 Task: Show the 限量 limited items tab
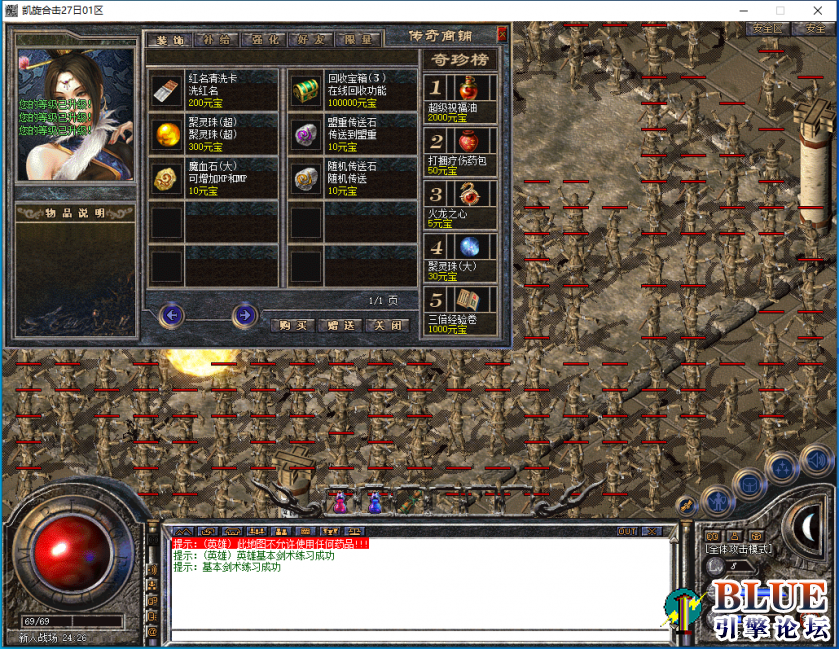click(x=358, y=40)
